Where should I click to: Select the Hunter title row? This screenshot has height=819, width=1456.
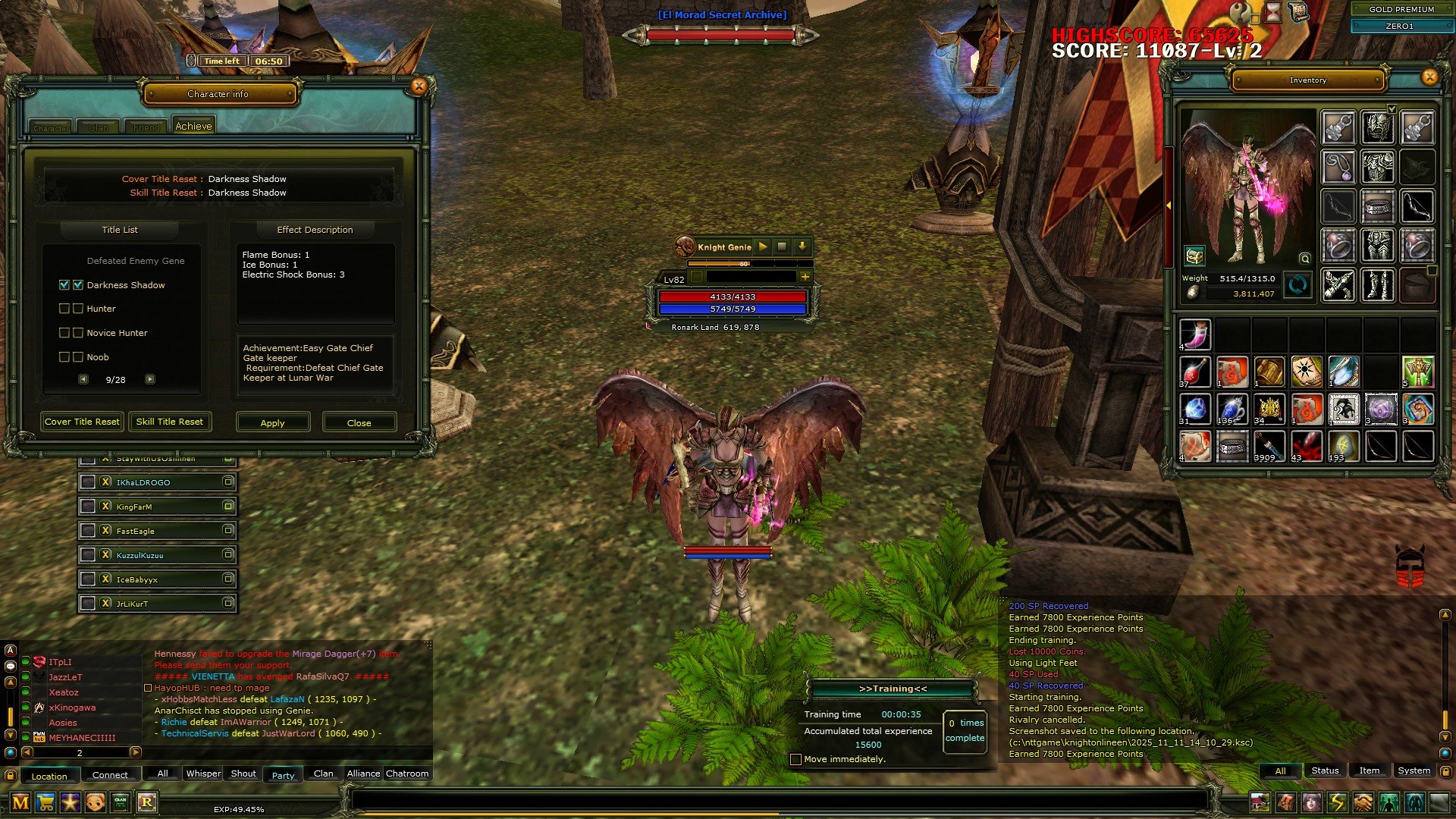coord(101,309)
